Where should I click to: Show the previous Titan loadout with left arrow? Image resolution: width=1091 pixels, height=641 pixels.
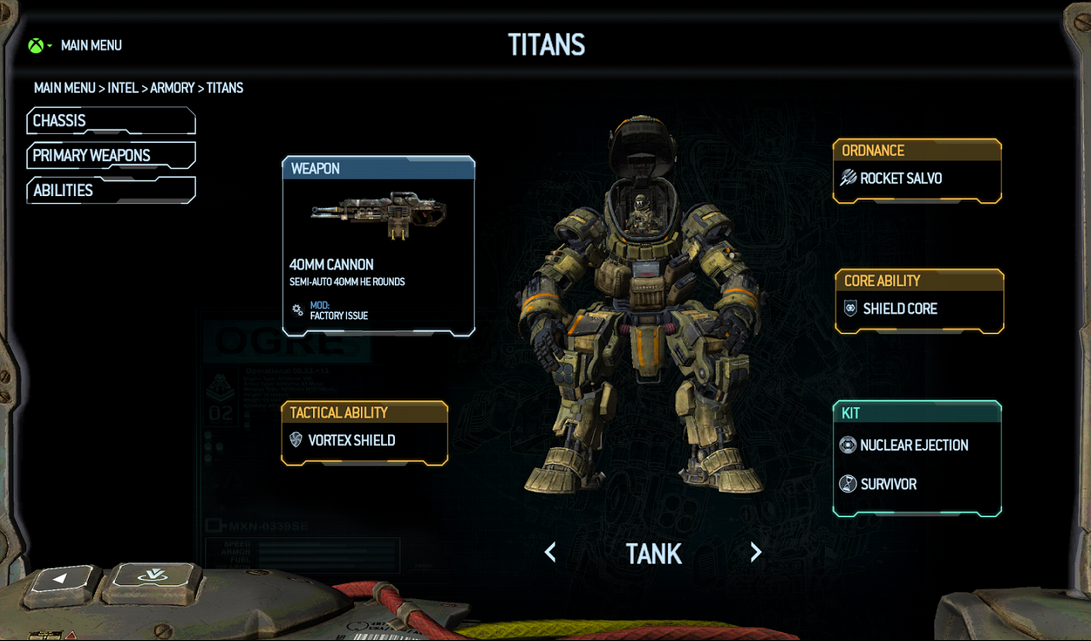pyautogui.click(x=550, y=553)
